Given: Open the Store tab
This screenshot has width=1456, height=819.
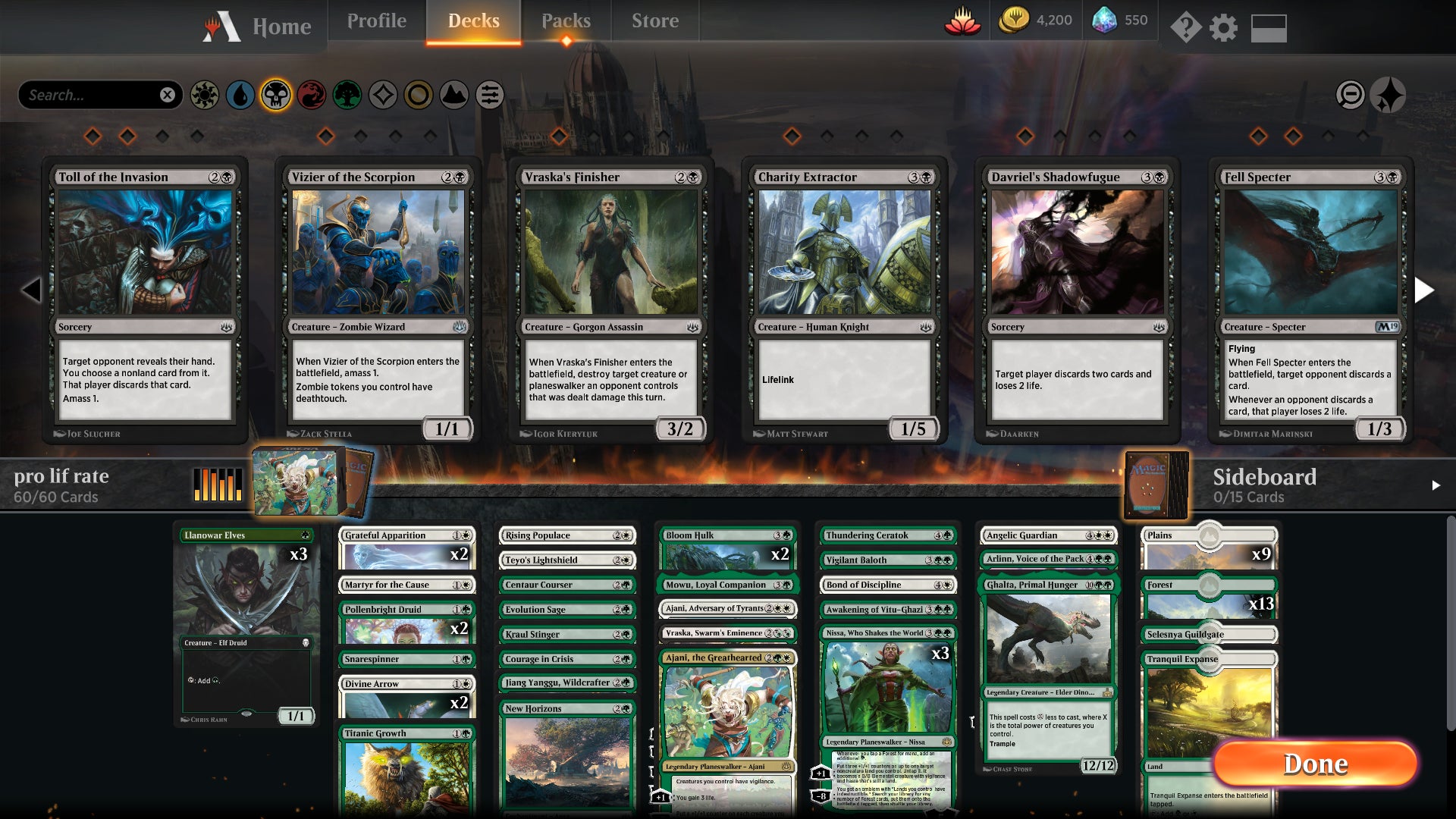Looking at the screenshot, I should click(654, 20).
